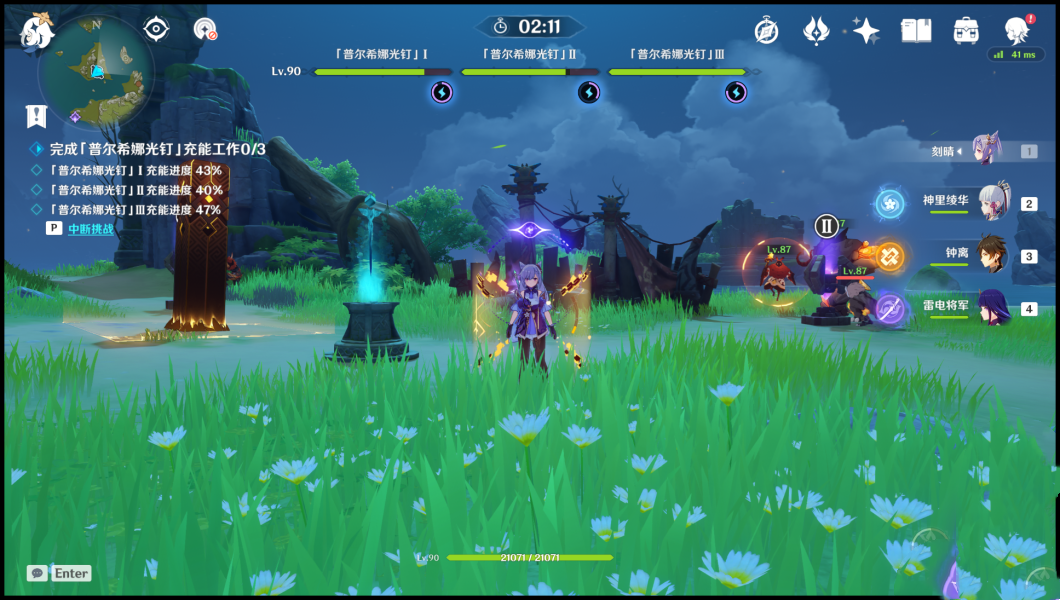Switch to party member 钟离
Screen dimensions: 1060x600
(994, 255)
